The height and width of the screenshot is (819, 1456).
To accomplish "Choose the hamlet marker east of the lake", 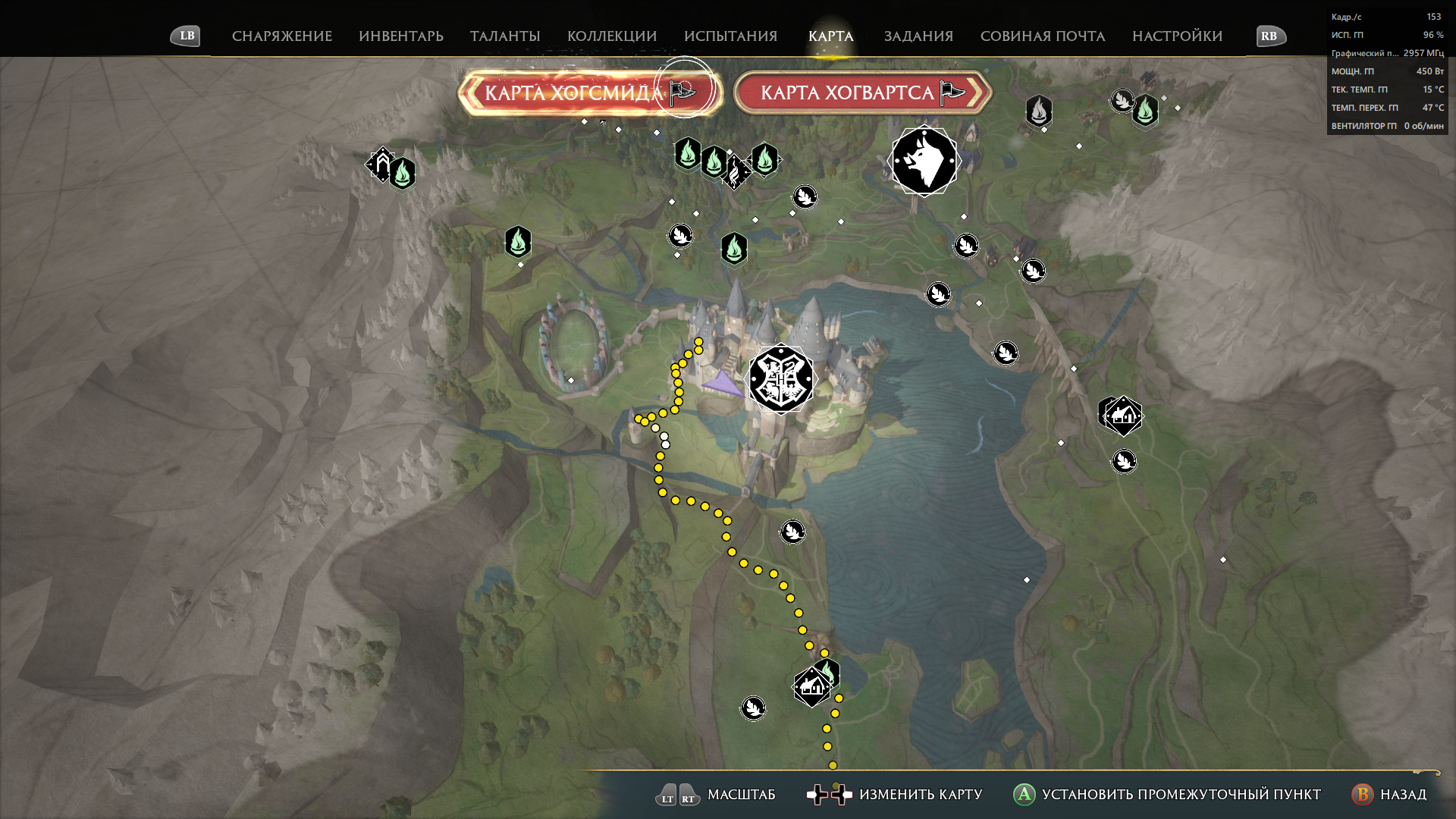I will [x=1122, y=415].
